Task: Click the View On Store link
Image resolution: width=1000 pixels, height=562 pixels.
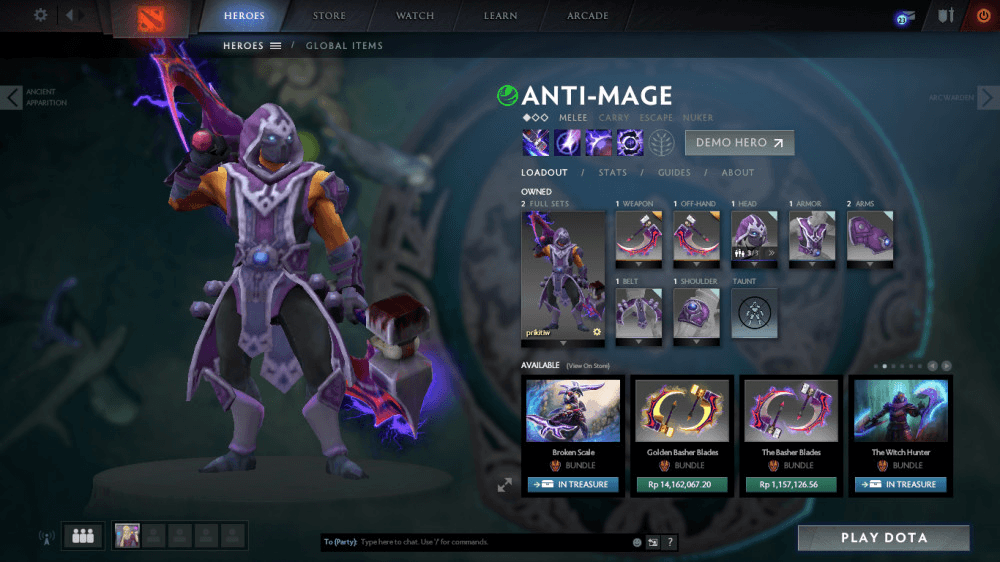Action: coord(588,366)
